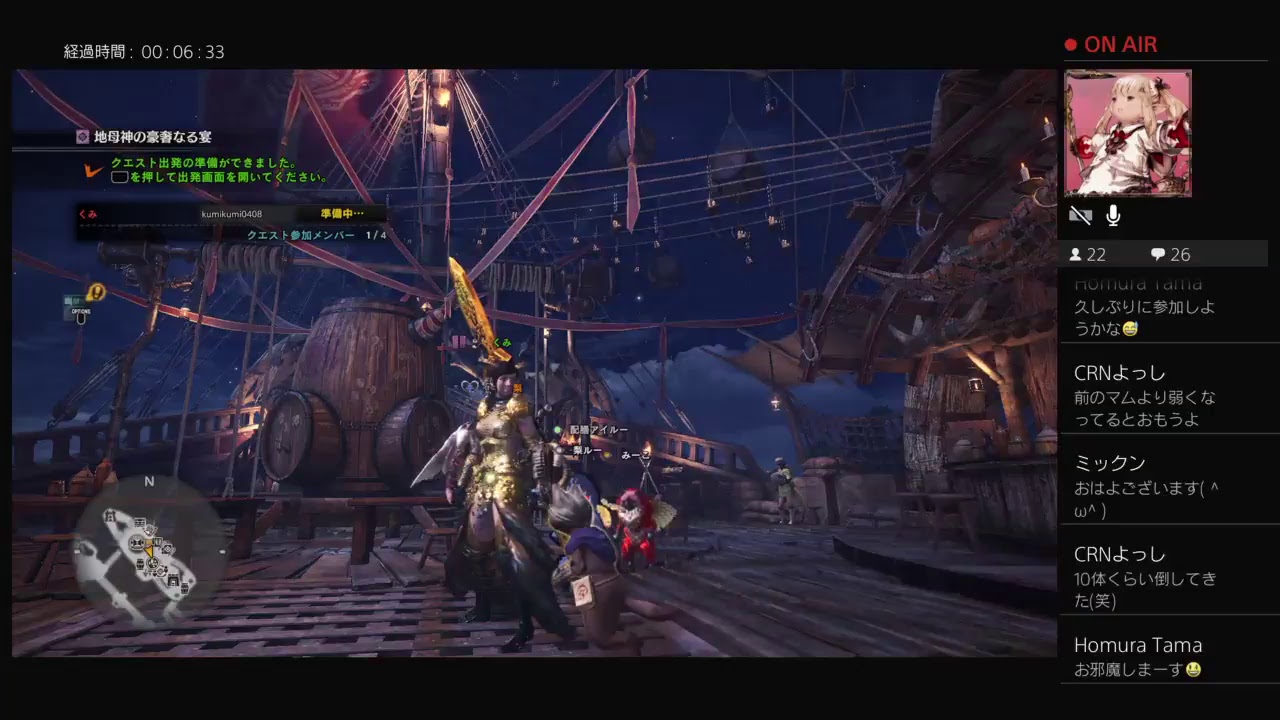Click the speech bubble comment icon

[x=1156, y=255]
